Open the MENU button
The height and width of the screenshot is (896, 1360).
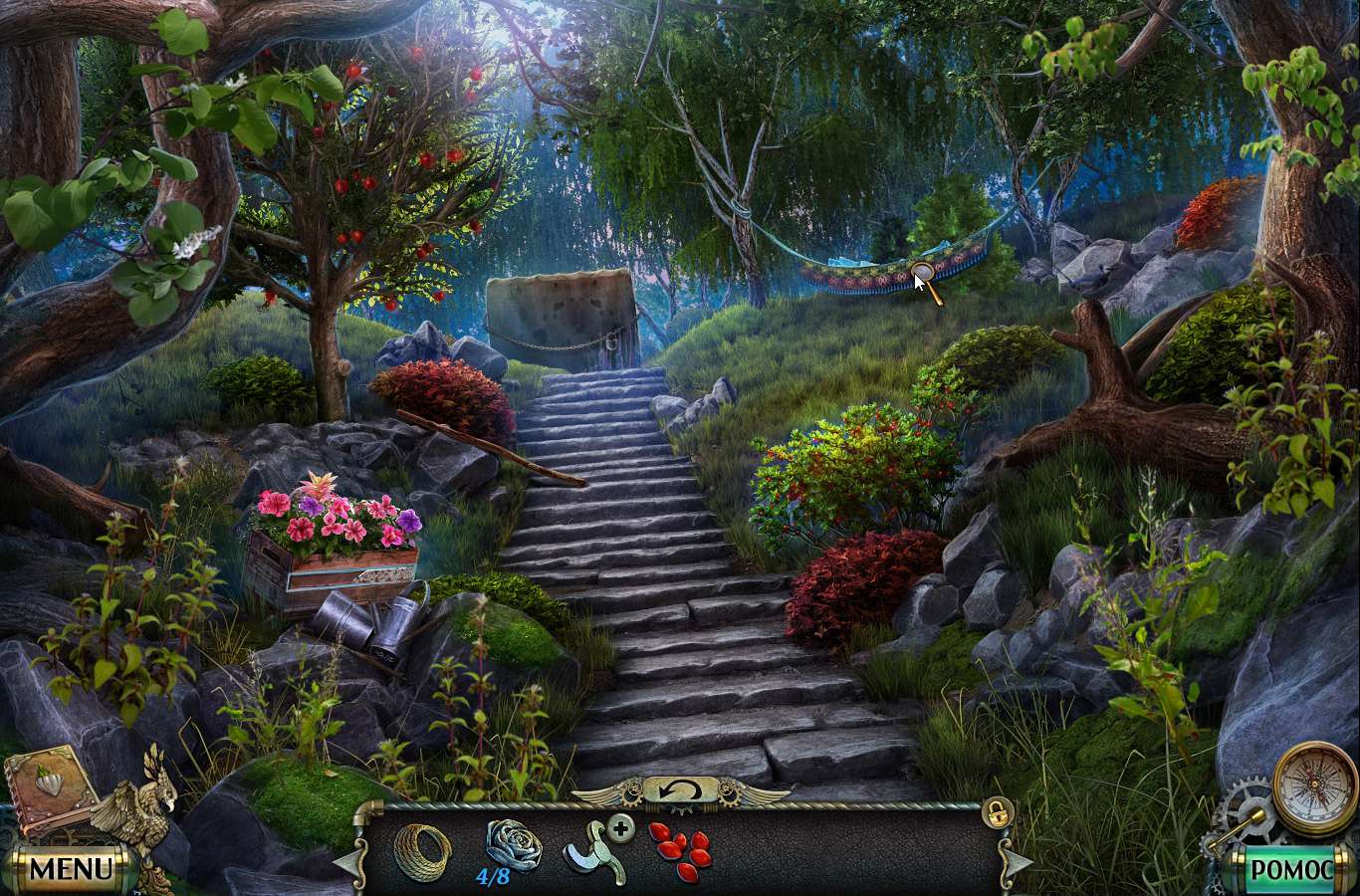click(x=70, y=868)
